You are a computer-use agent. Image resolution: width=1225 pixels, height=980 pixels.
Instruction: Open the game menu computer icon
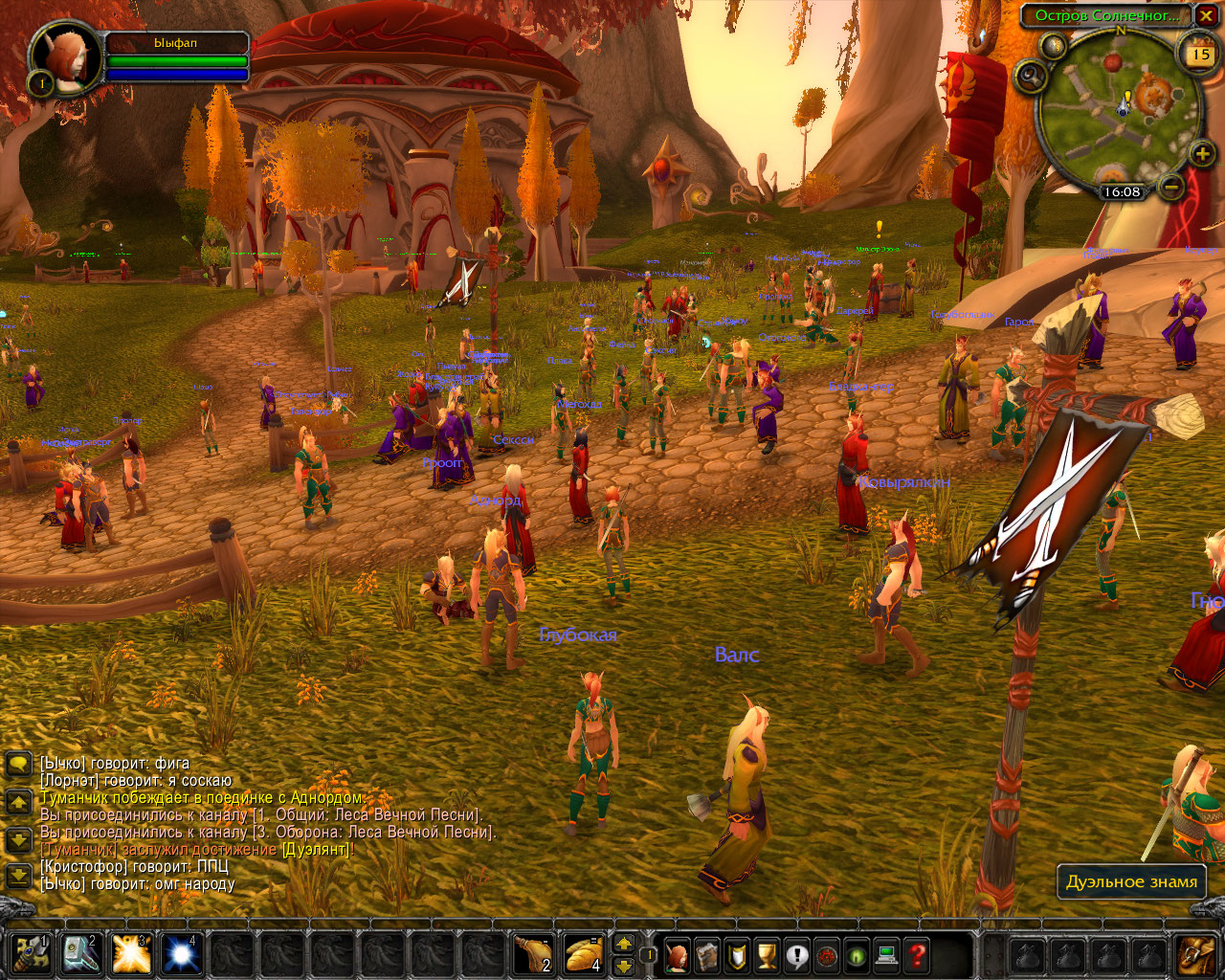pos(886,954)
